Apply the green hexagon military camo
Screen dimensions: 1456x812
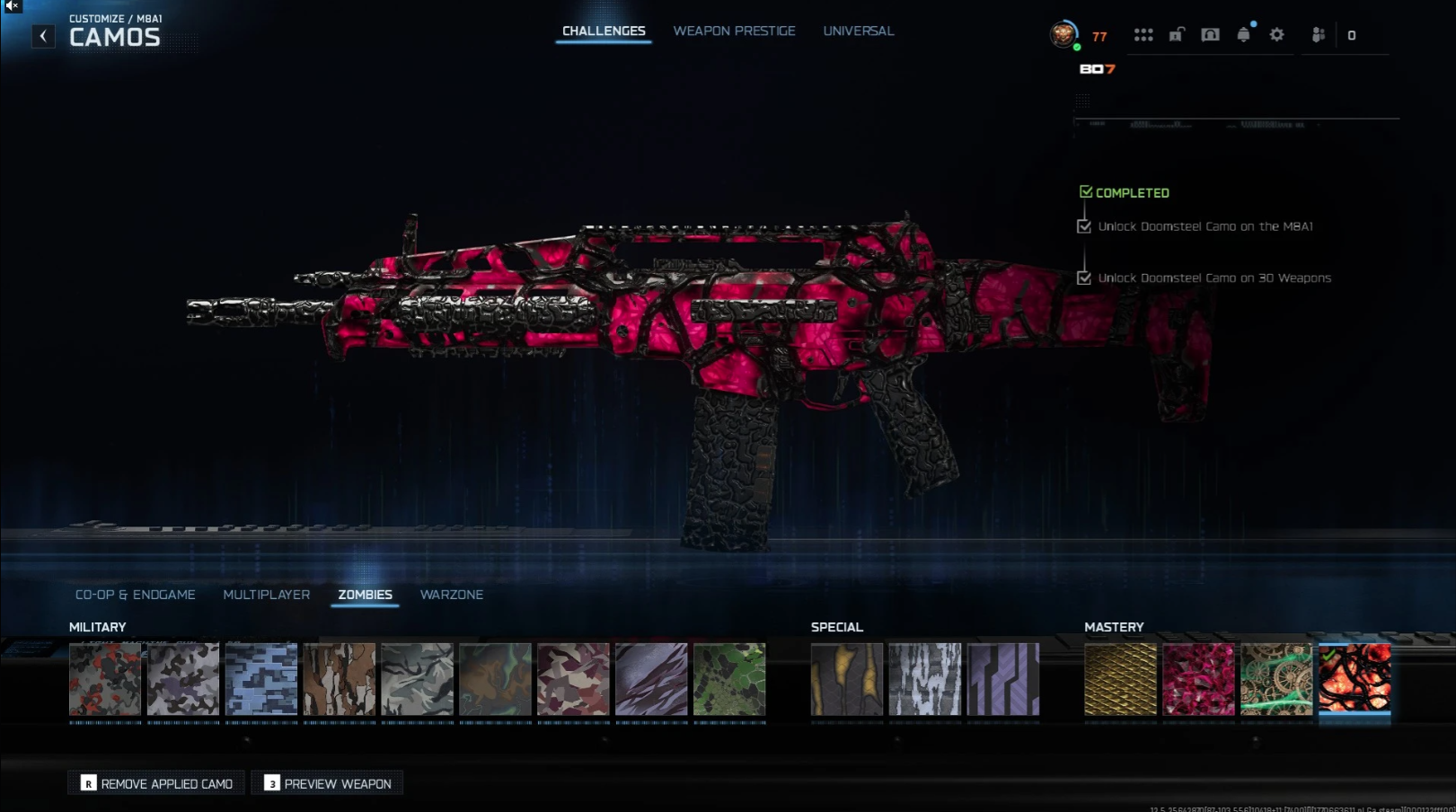(729, 679)
